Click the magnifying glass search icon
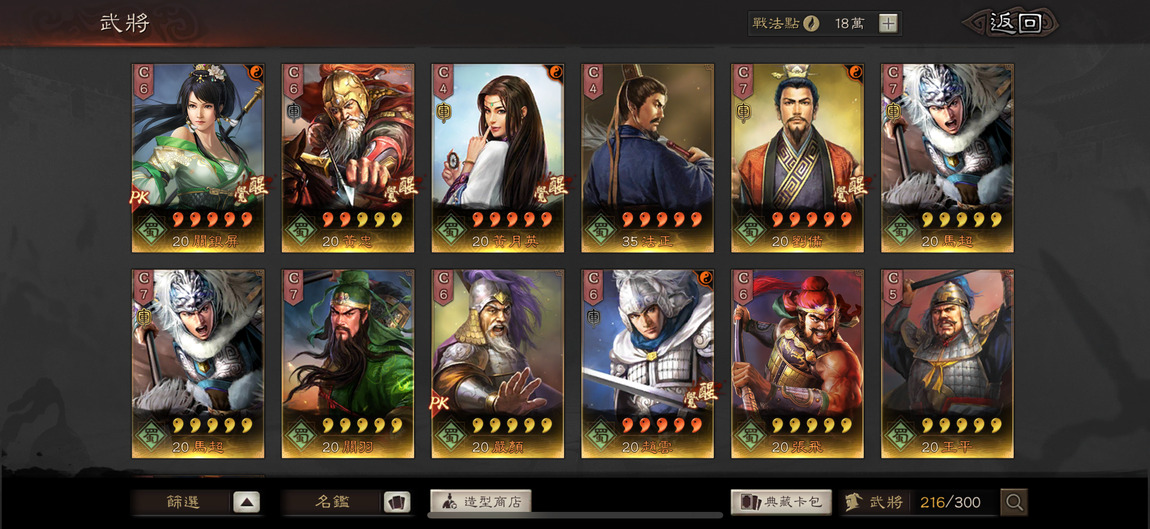 (x=1014, y=502)
